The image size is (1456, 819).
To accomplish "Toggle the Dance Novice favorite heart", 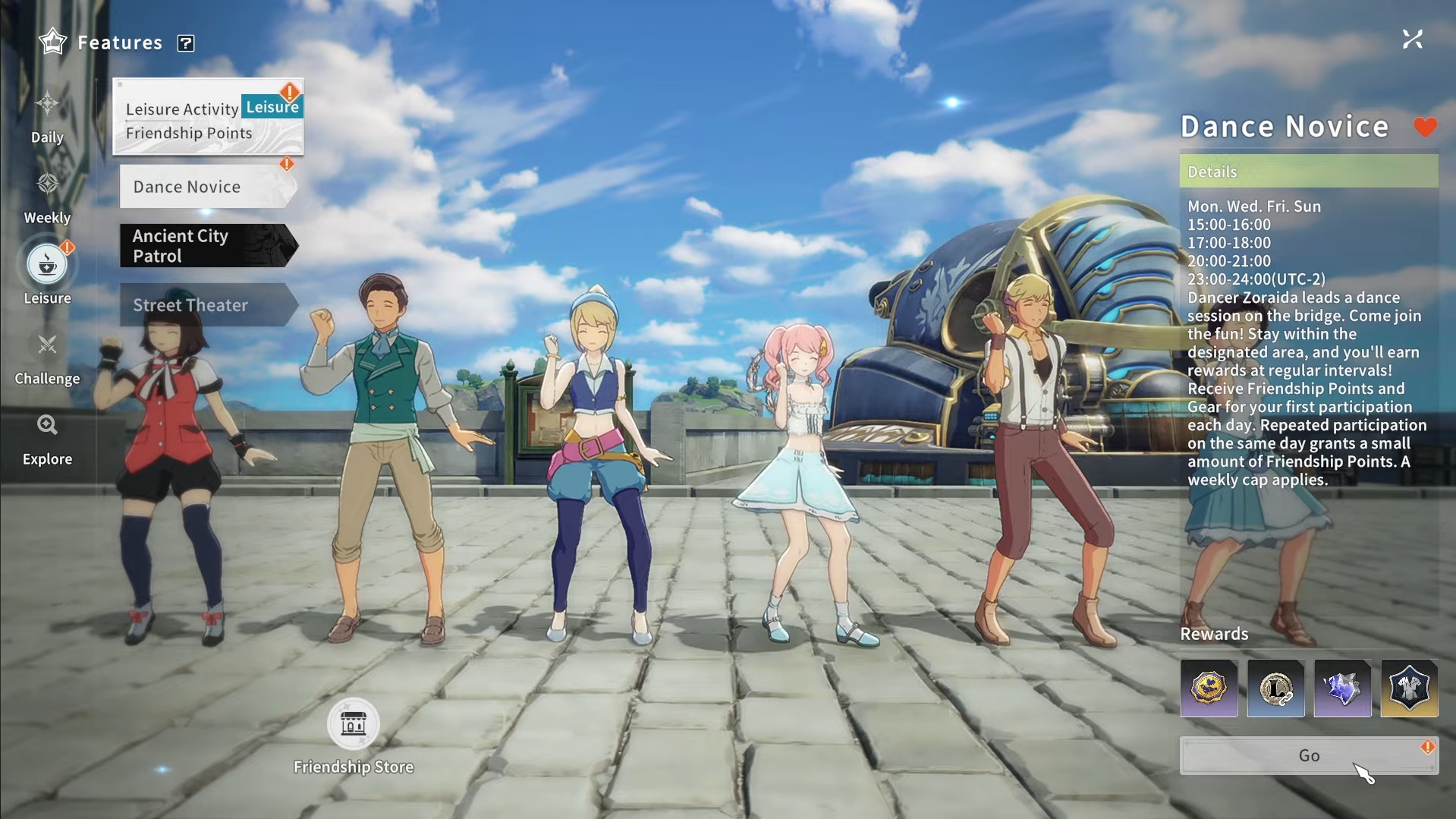I will click(x=1425, y=127).
